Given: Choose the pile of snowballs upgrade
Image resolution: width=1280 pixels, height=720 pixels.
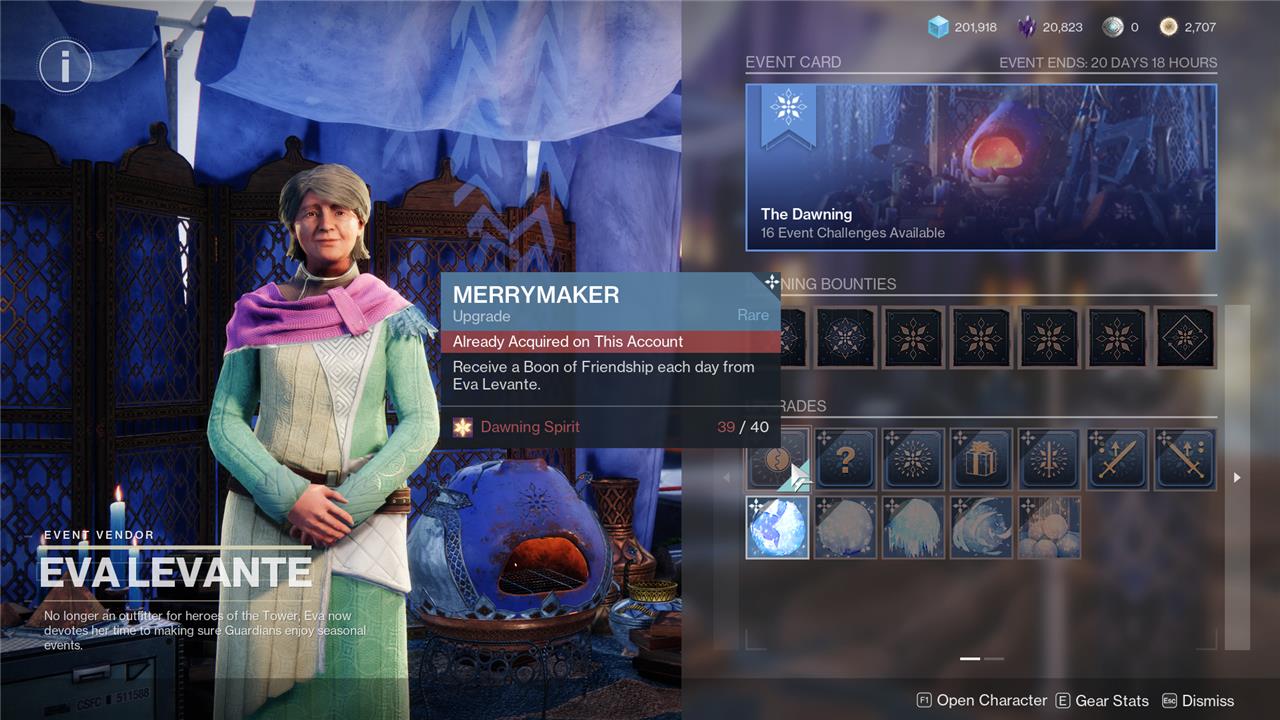Looking at the screenshot, I should tap(1049, 527).
